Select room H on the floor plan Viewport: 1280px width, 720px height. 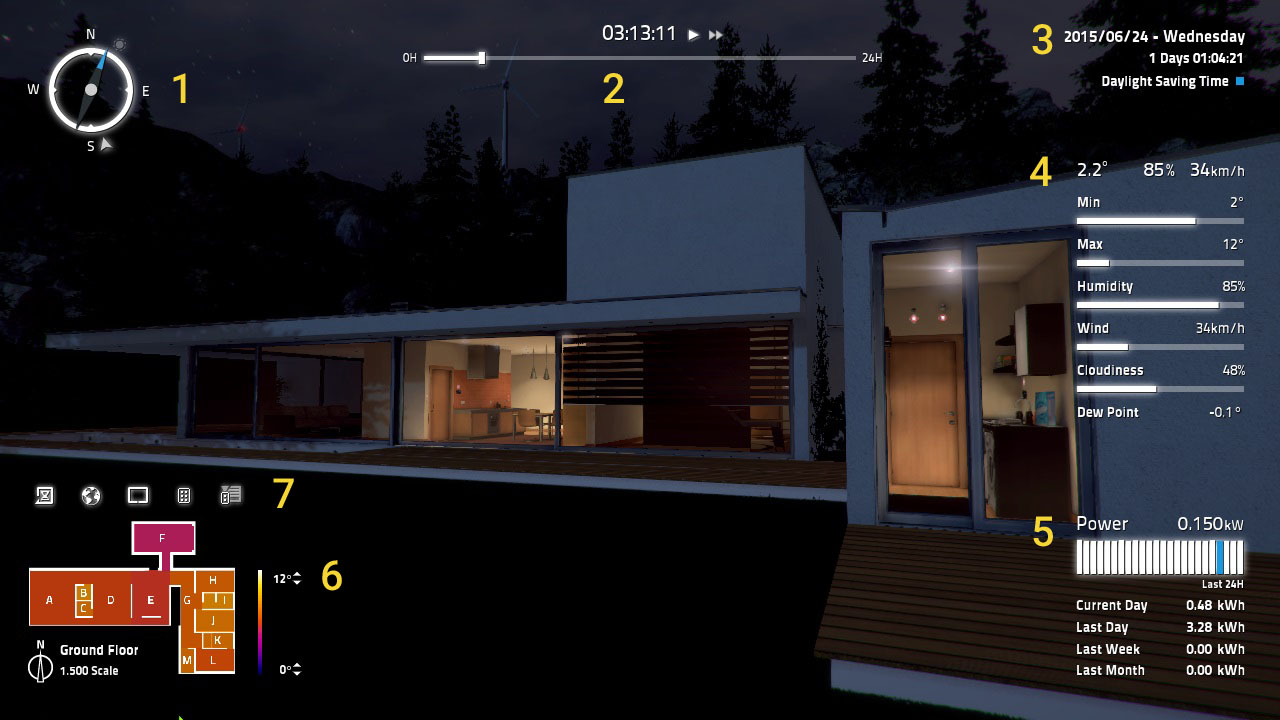(x=213, y=580)
